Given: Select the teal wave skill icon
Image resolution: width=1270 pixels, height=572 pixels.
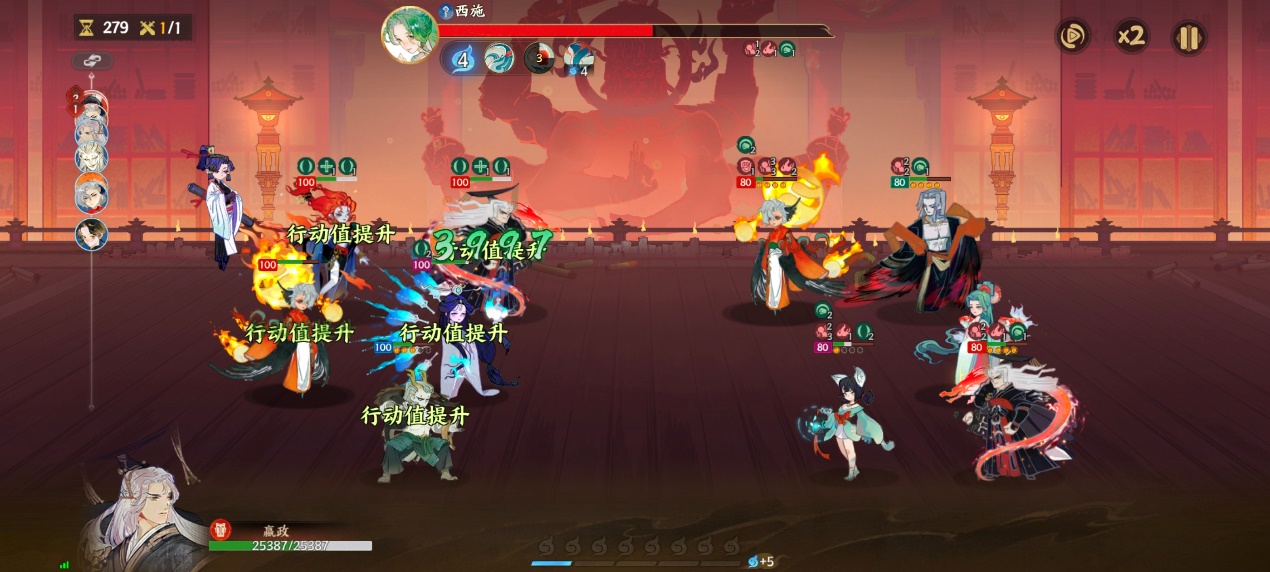Looking at the screenshot, I should [x=499, y=59].
